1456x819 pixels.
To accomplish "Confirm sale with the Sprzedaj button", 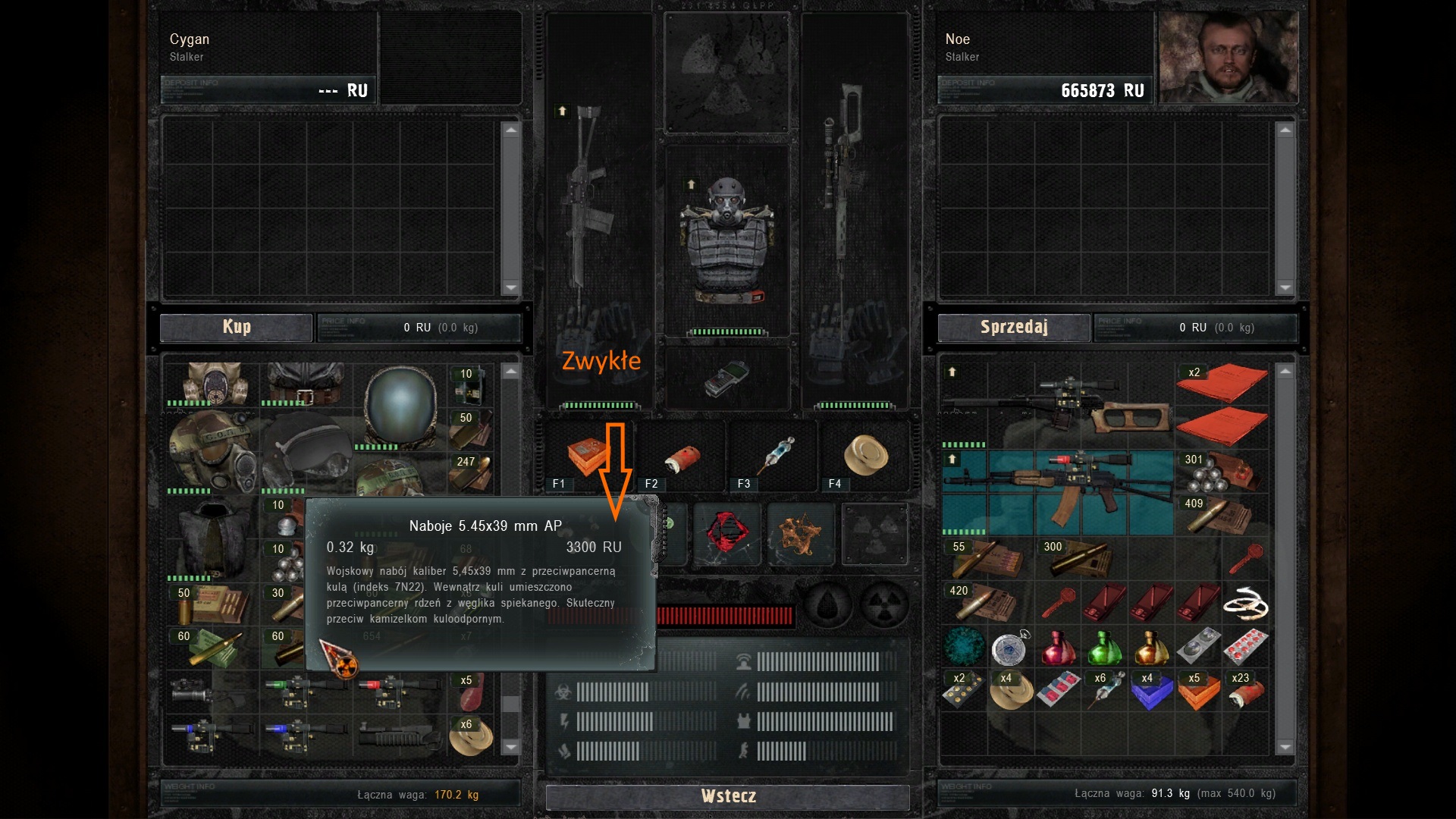I will coord(1014,327).
